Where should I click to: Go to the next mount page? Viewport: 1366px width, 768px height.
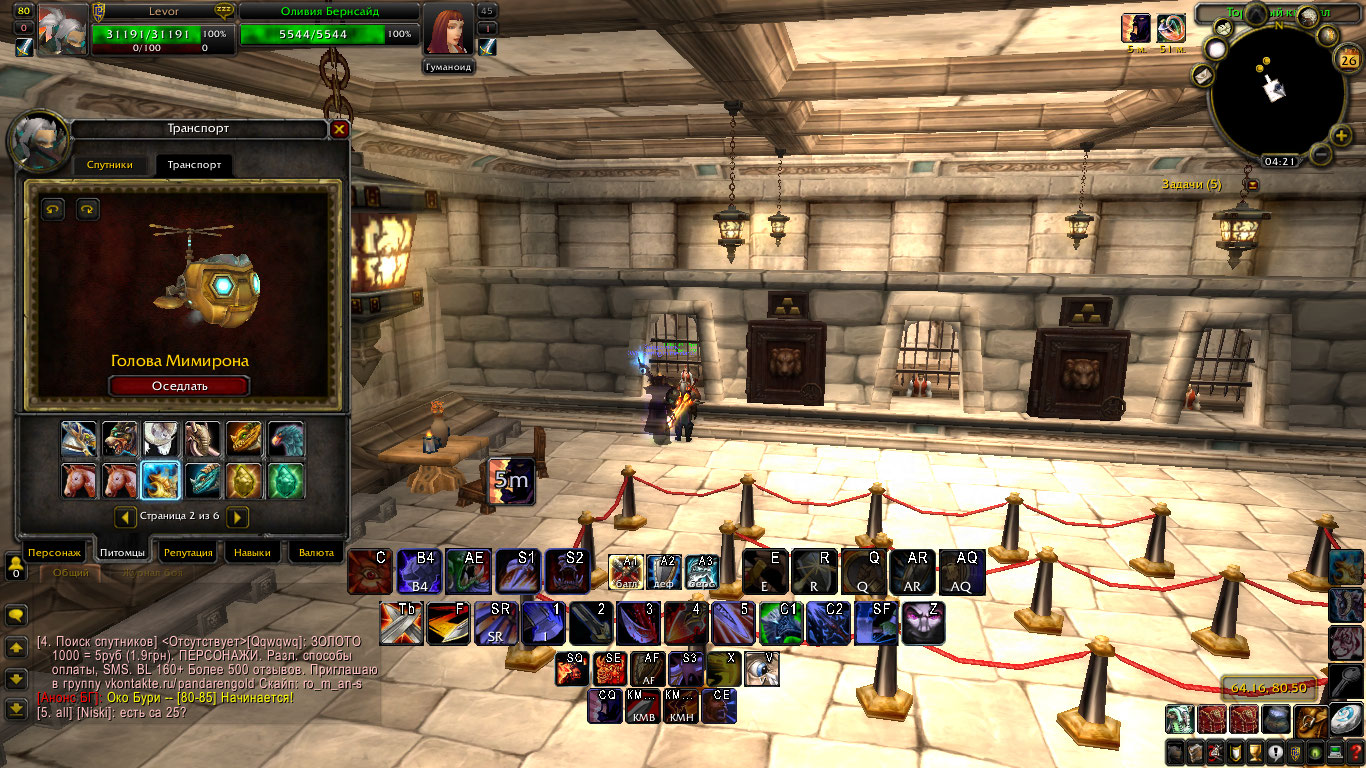[x=237, y=517]
